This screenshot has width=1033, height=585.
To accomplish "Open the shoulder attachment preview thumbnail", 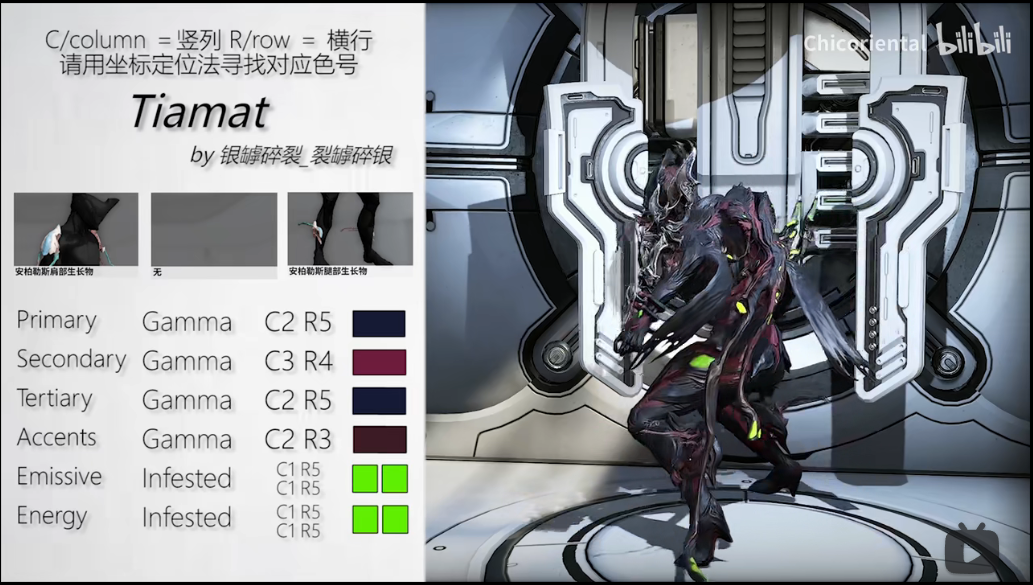I will tap(76, 229).
